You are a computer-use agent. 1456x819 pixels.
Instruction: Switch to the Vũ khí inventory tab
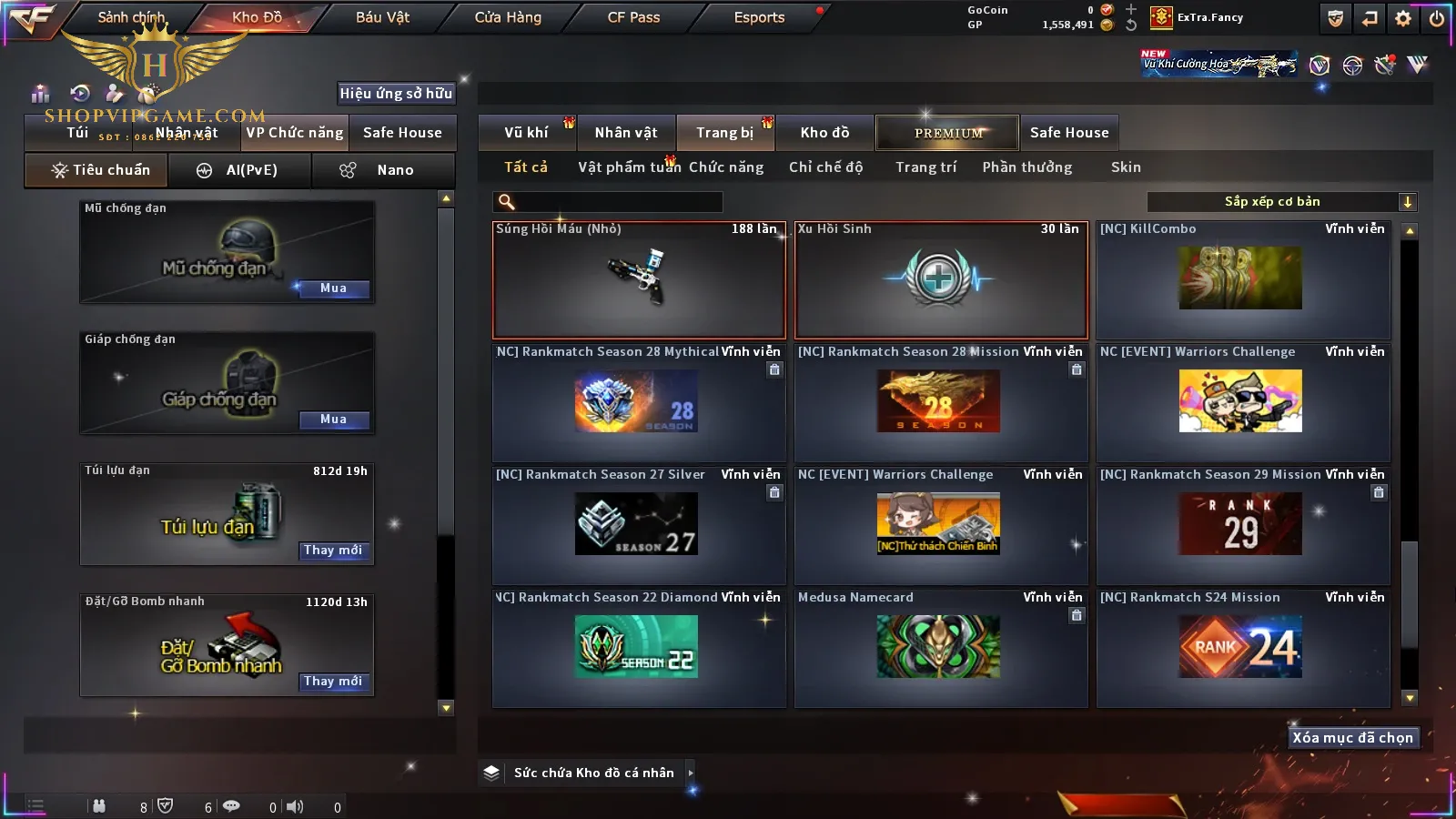point(526,133)
